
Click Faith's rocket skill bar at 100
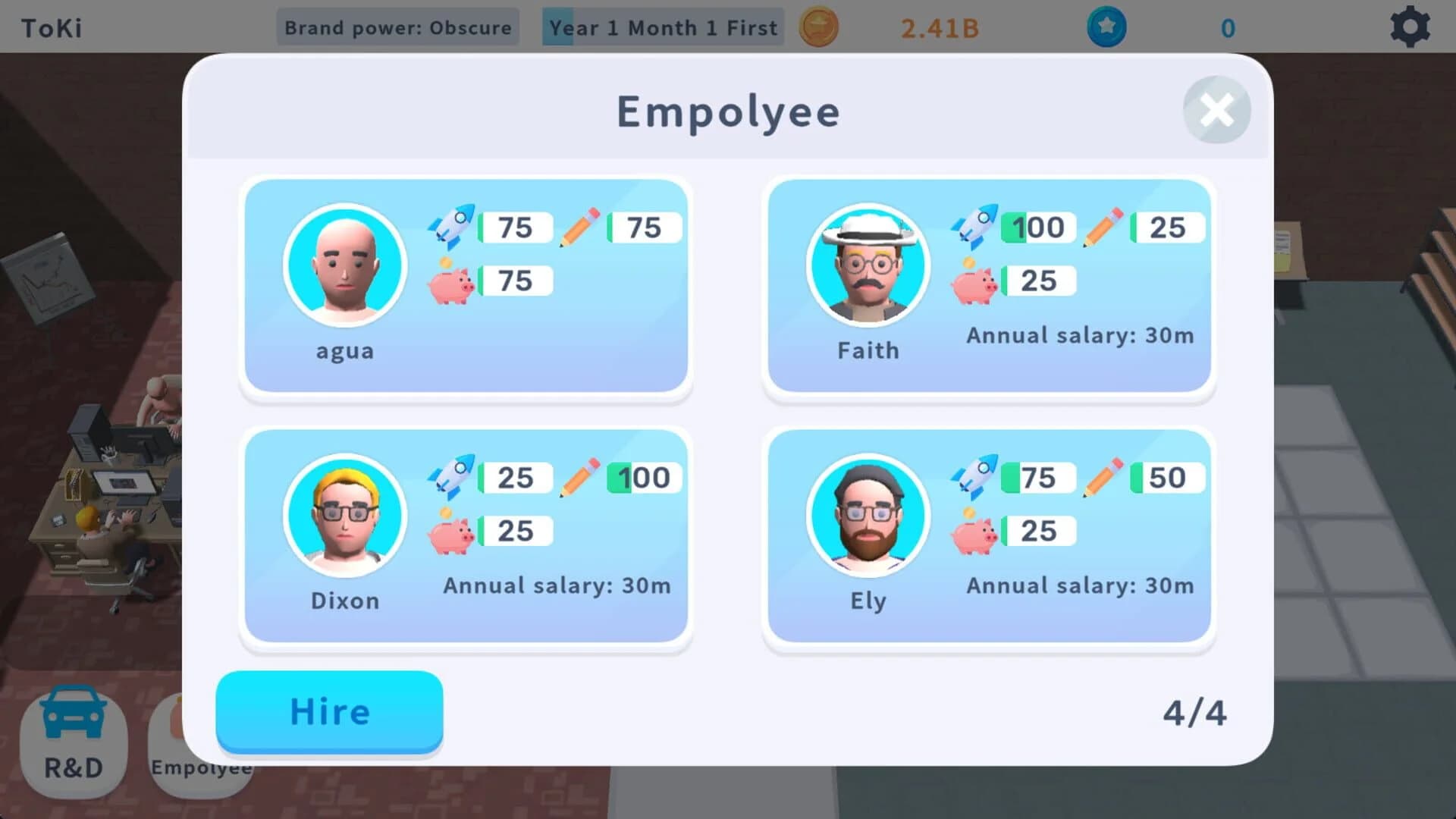[1037, 227]
